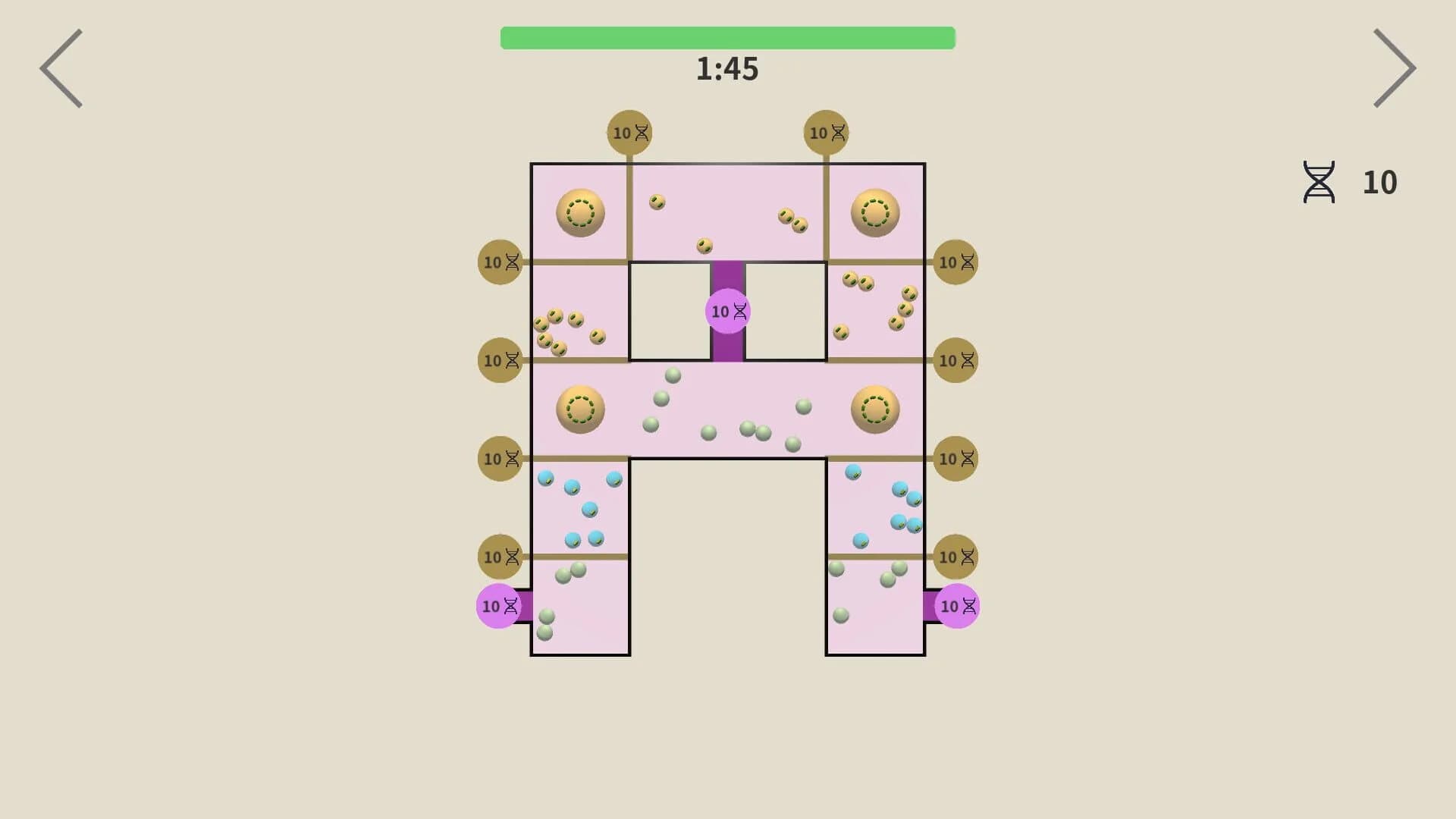Select the purple gate on the bottom-left wall
Image resolution: width=1456 pixels, height=819 pixels.
click(x=499, y=607)
